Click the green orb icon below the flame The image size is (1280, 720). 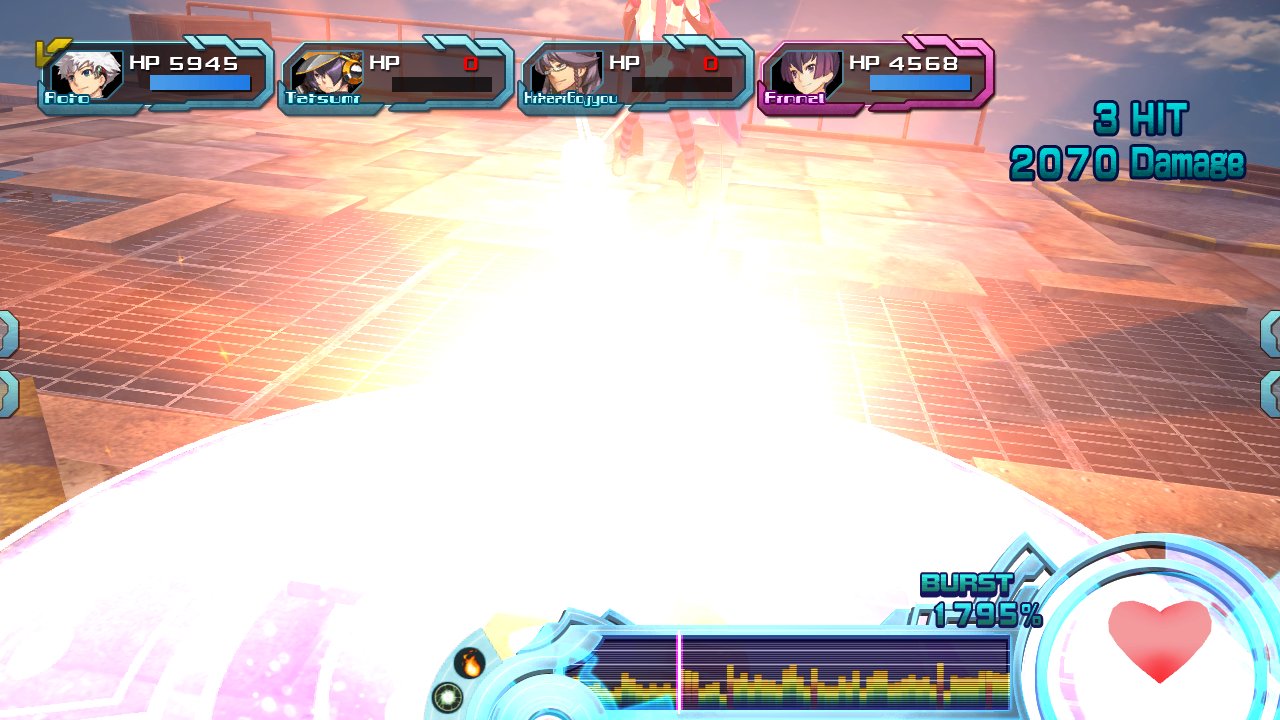[x=446, y=696]
